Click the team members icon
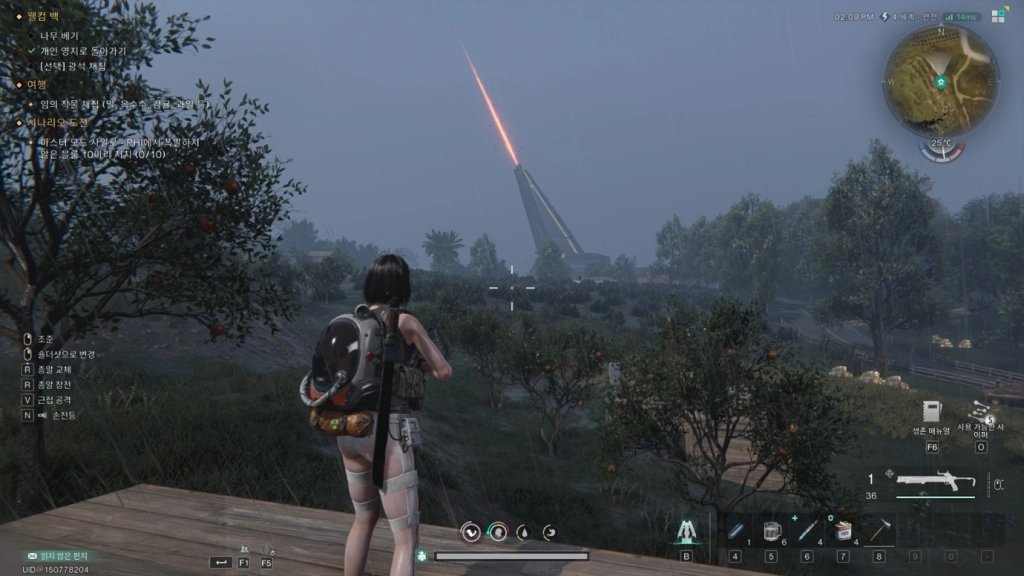Image resolution: width=1024 pixels, height=576 pixels. pos(243,549)
